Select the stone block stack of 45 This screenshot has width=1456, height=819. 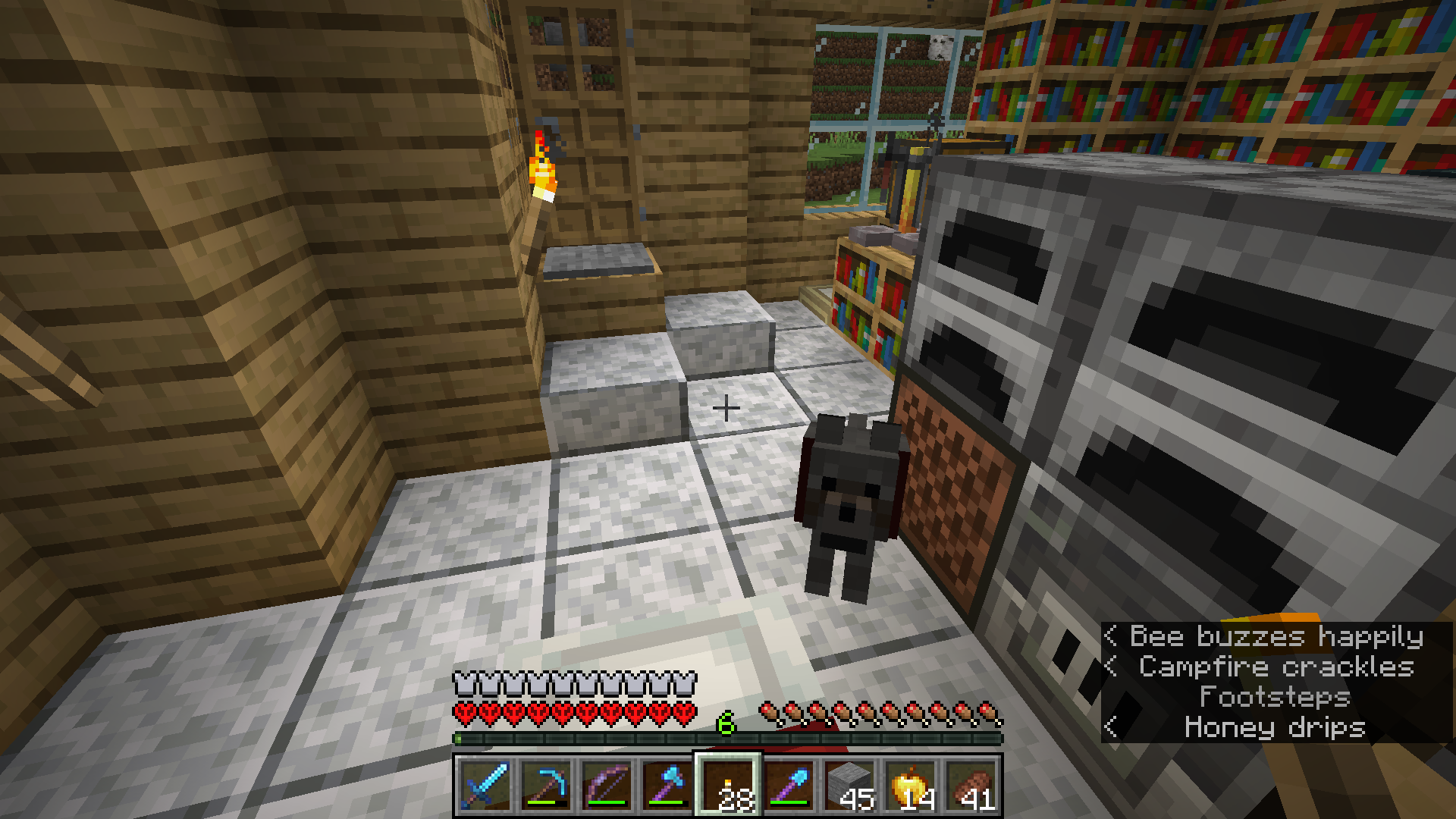[x=849, y=786]
